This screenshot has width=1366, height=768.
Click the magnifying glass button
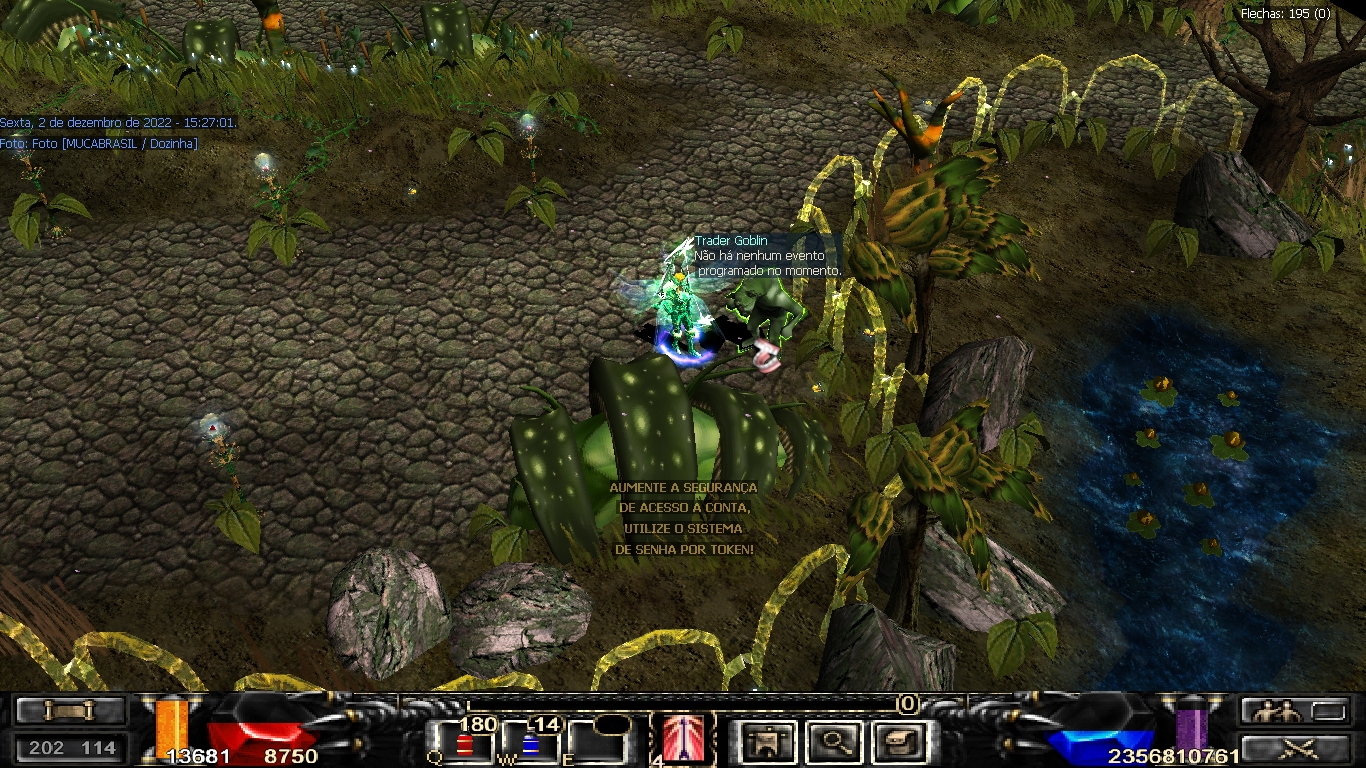(x=833, y=742)
